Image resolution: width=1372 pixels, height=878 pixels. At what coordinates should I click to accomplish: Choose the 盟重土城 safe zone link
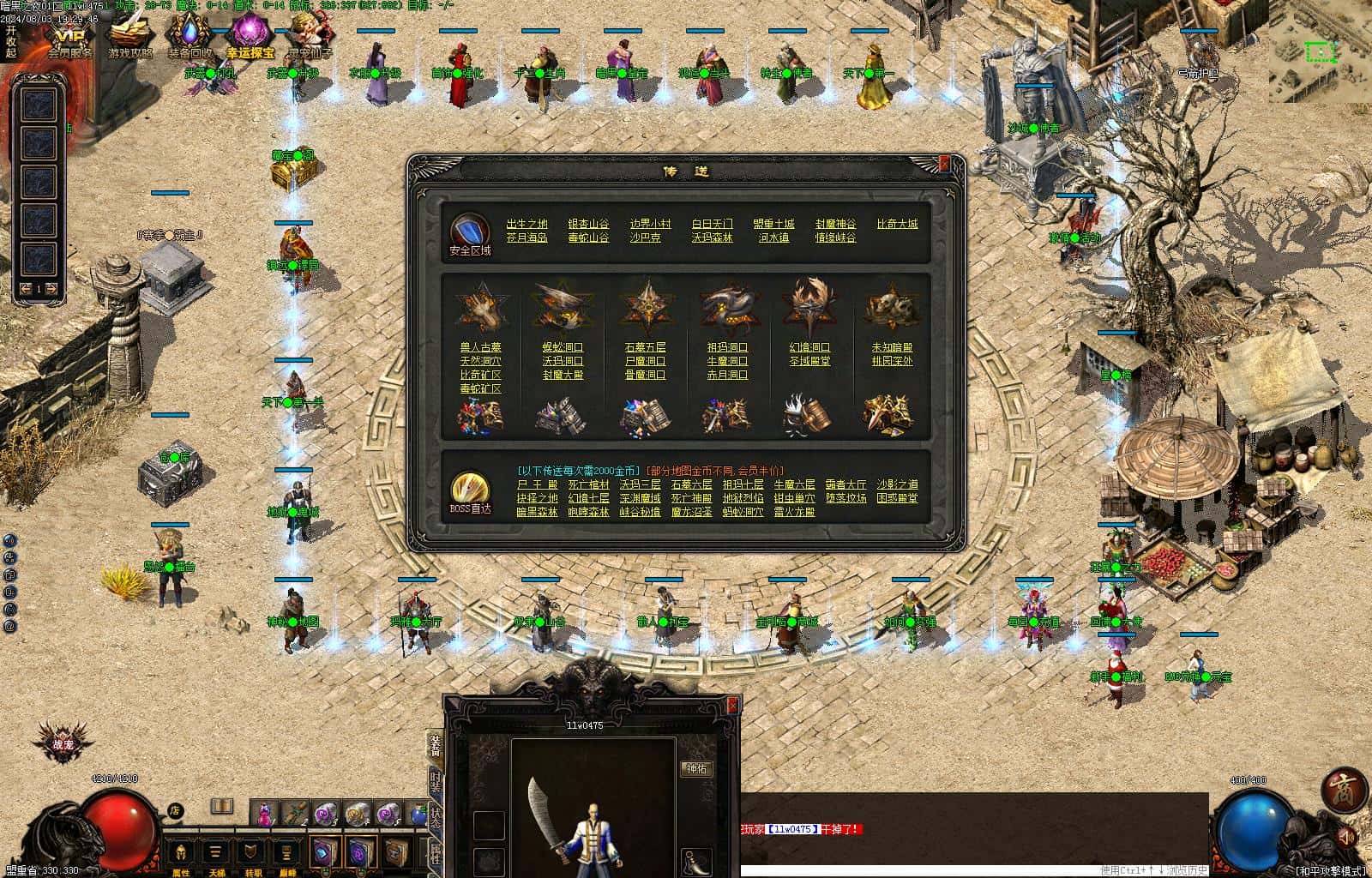click(x=773, y=224)
